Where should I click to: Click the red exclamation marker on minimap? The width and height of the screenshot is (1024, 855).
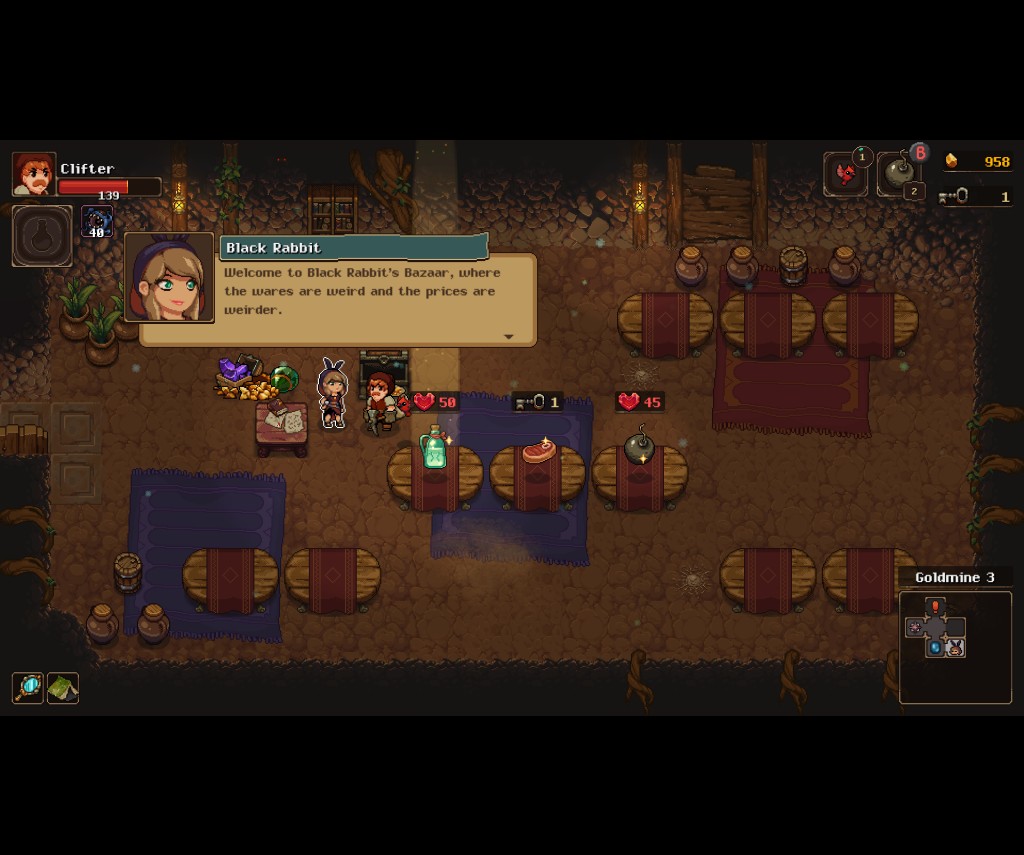click(935, 606)
